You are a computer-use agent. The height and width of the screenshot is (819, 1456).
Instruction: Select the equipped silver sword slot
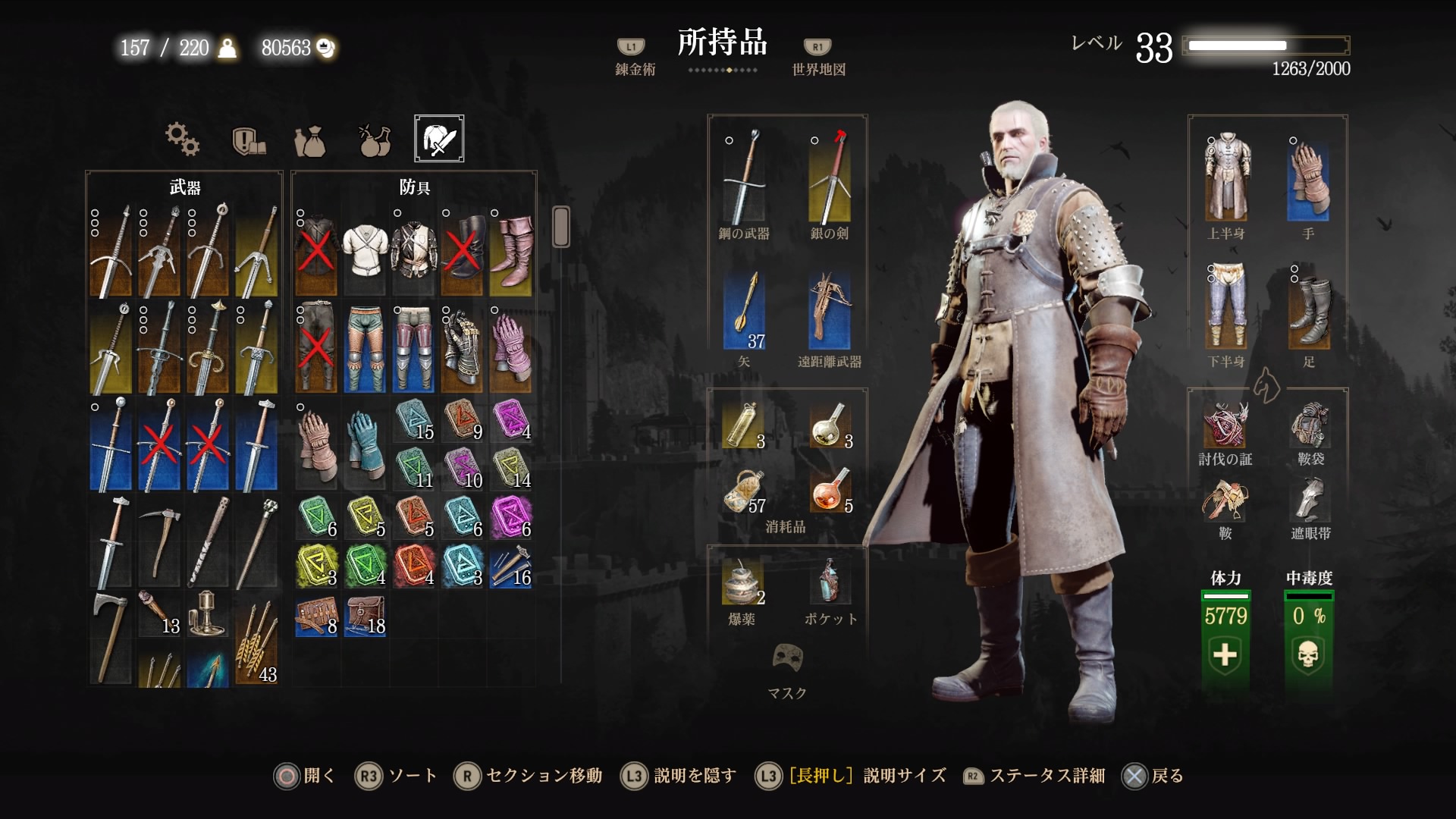830,178
